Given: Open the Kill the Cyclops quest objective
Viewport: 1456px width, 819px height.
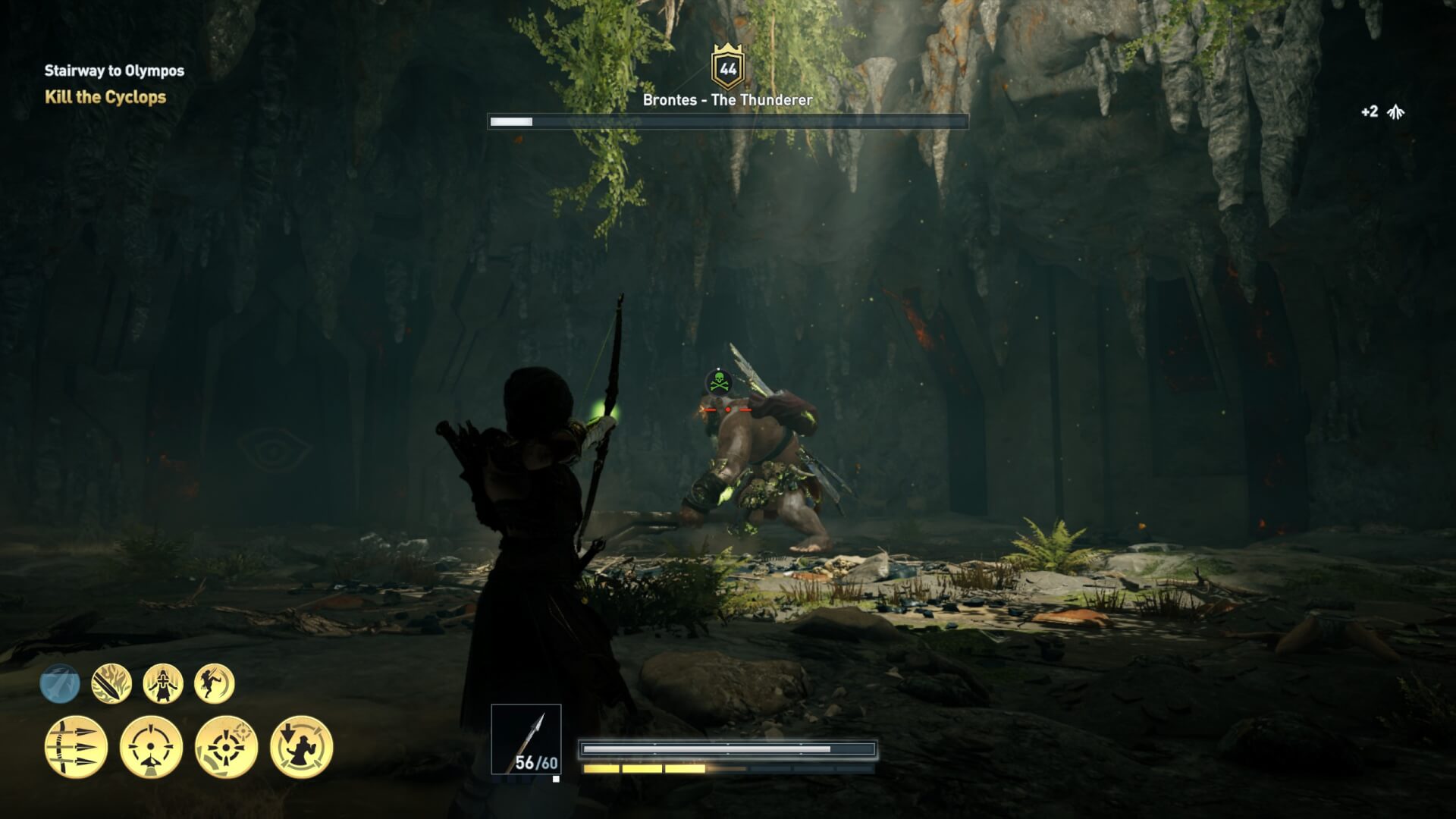Looking at the screenshot, I should coord(105,97).
